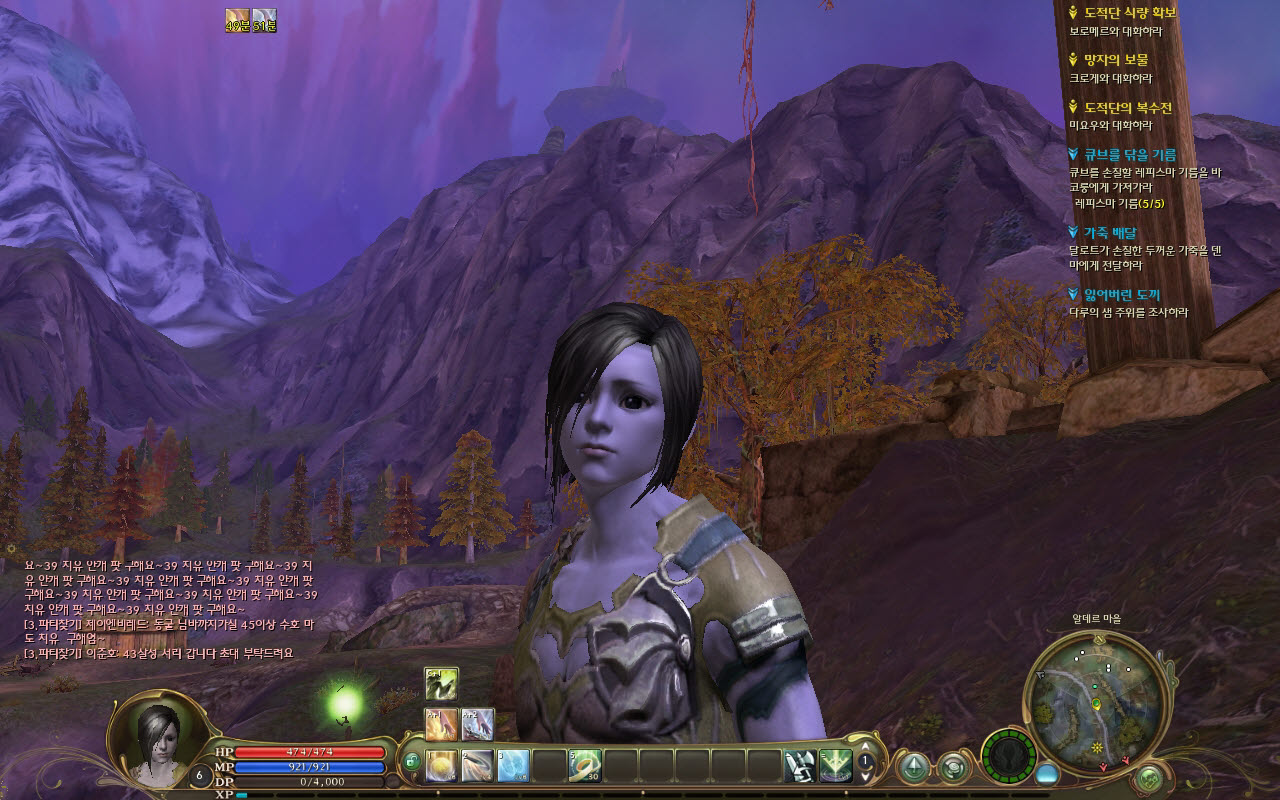
Task: Open the round green world map button
Action: (1149, 775)
